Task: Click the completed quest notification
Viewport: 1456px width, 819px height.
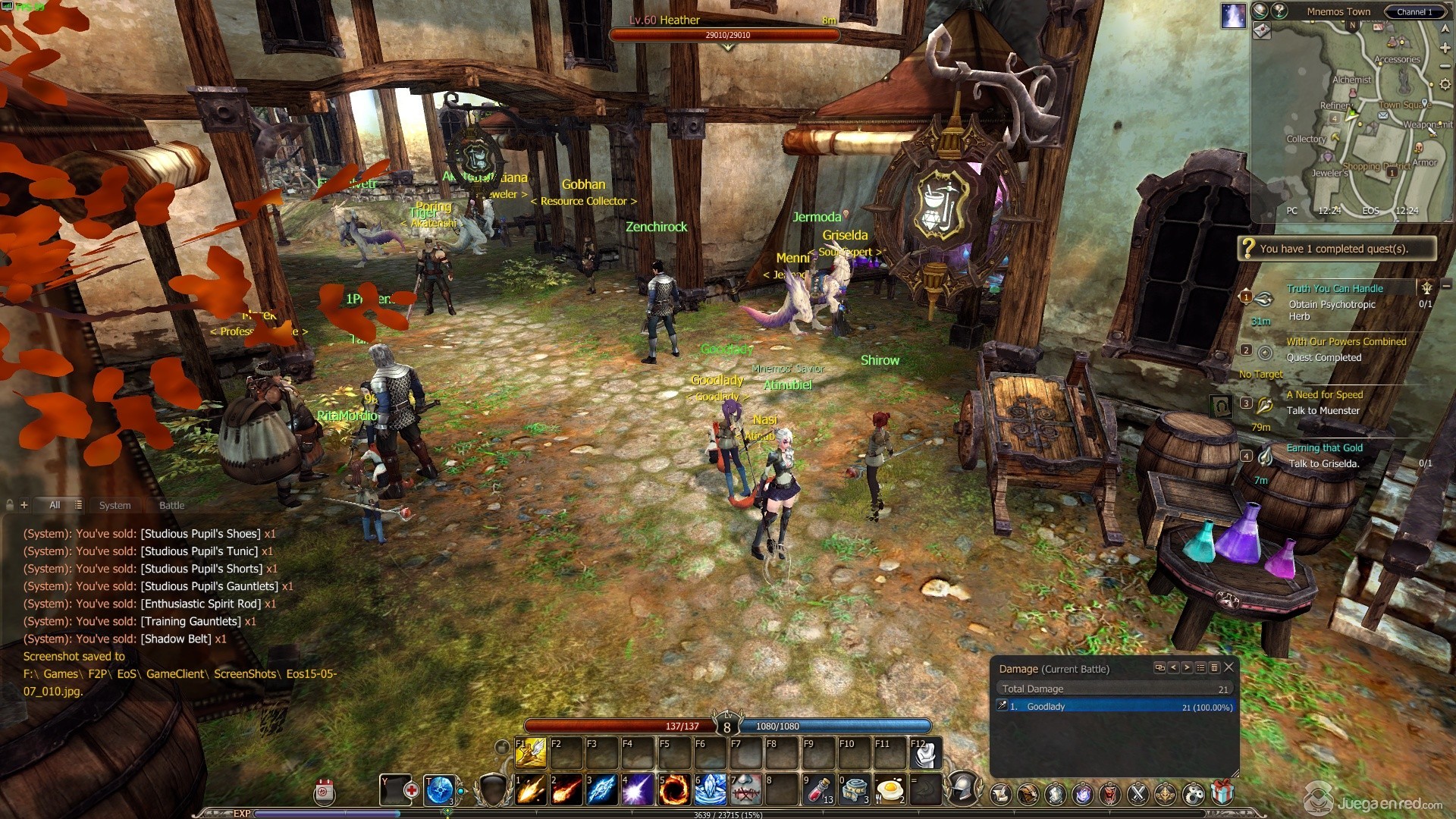Action: [x=1336, y=249]
